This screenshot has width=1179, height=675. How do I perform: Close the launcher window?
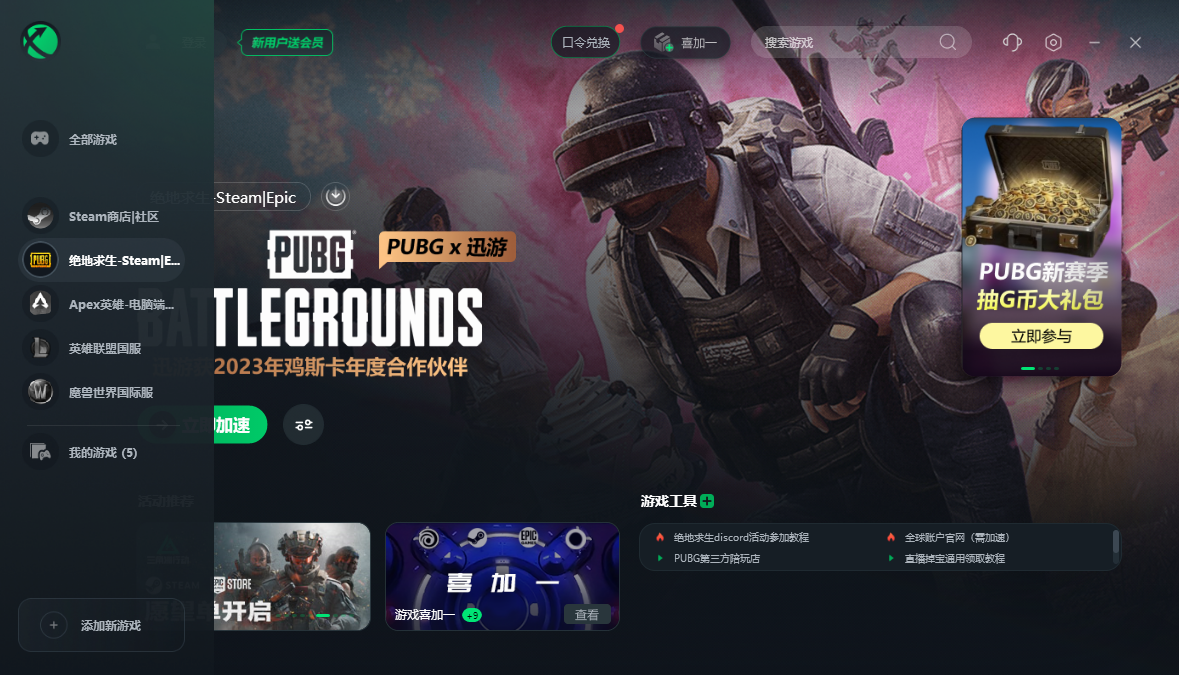(x=1135, y=42)
